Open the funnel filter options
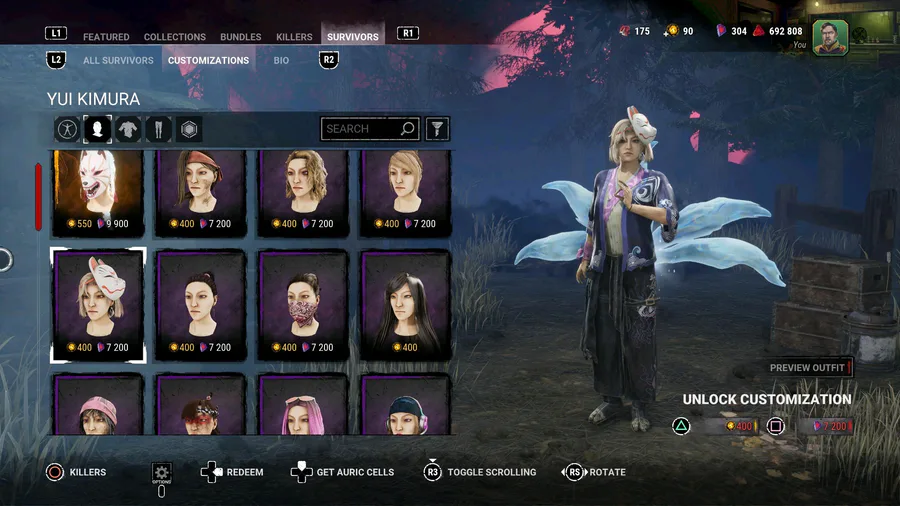 437,129
